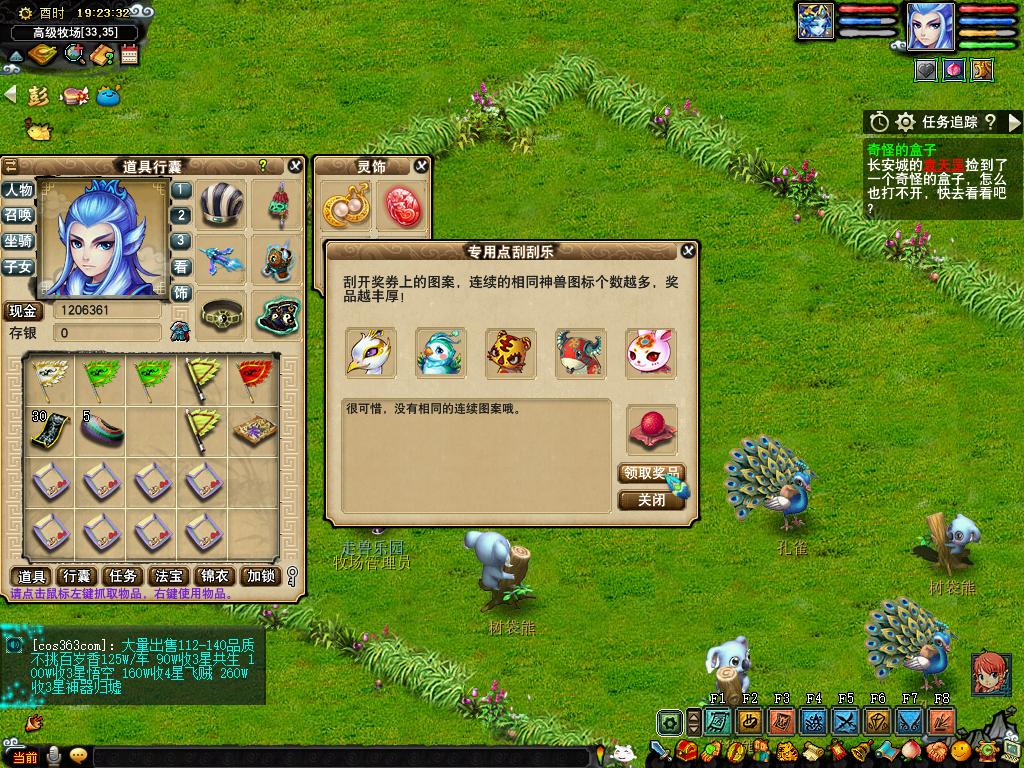Close the 道具行囊 inventory window
The image size is (1024, 768).
point(295,166)
